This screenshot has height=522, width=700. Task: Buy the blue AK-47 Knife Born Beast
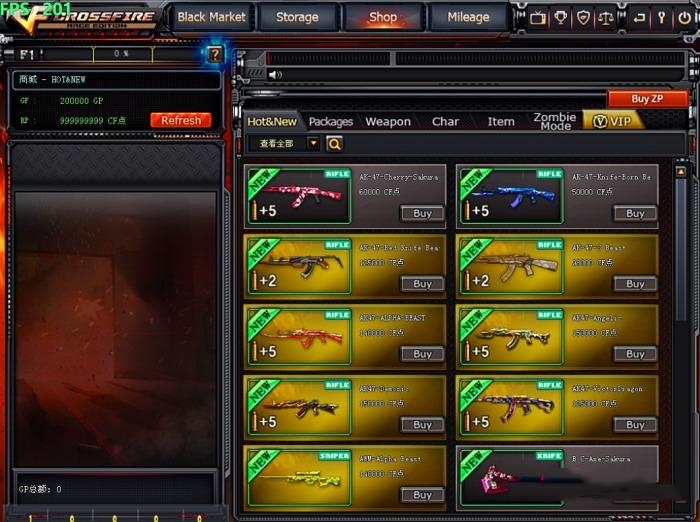tap(635, 213)
